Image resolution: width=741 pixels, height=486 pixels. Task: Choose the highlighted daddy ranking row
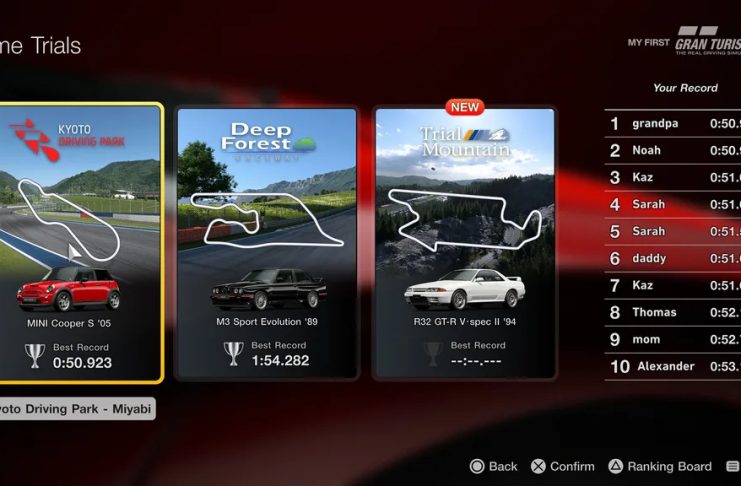point(672,258)
